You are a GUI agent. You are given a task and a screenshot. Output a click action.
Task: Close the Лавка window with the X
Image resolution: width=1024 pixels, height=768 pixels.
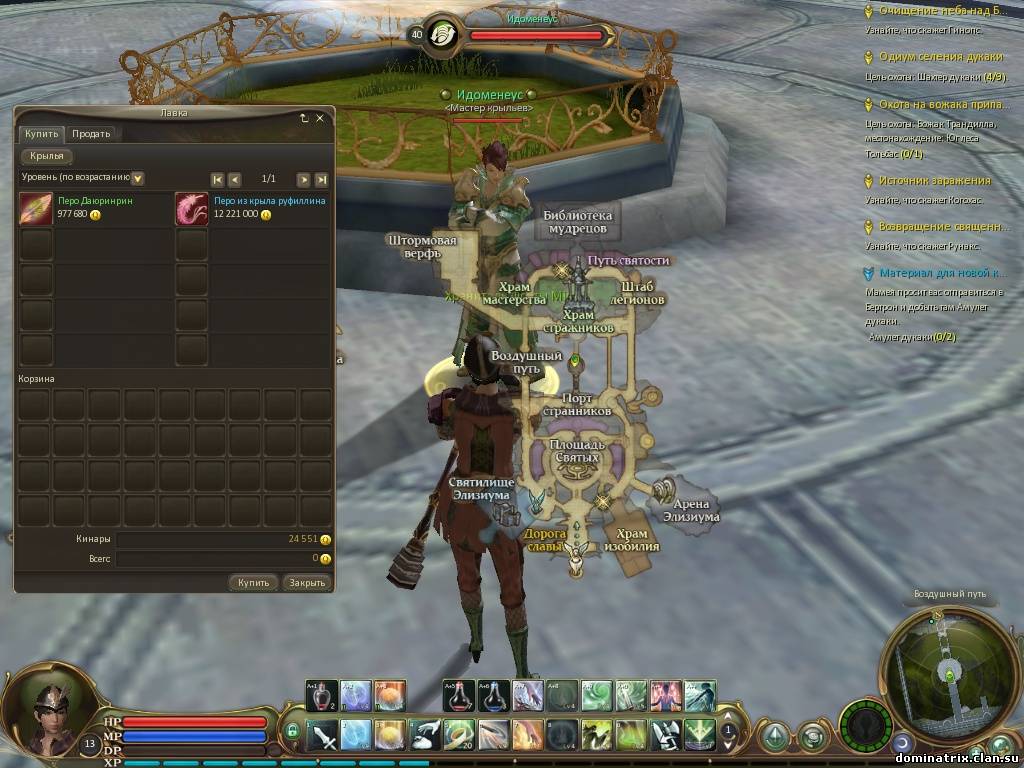(320, 118)
